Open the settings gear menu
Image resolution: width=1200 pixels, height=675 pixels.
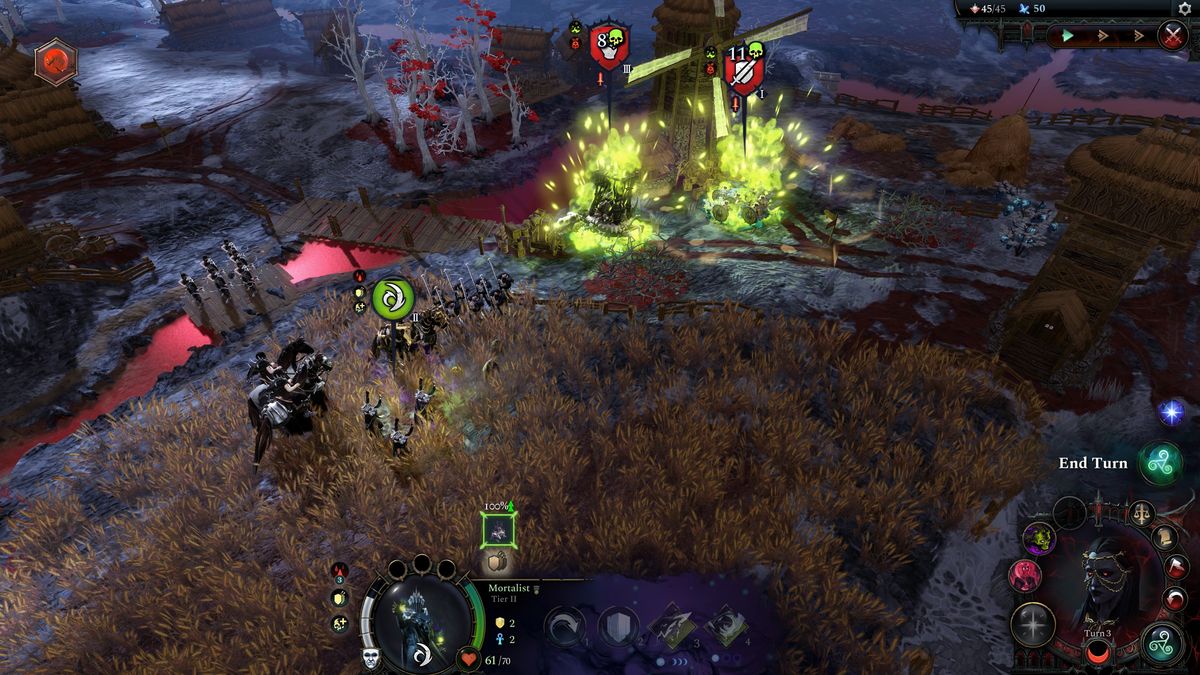click(x=1185, y=8)
